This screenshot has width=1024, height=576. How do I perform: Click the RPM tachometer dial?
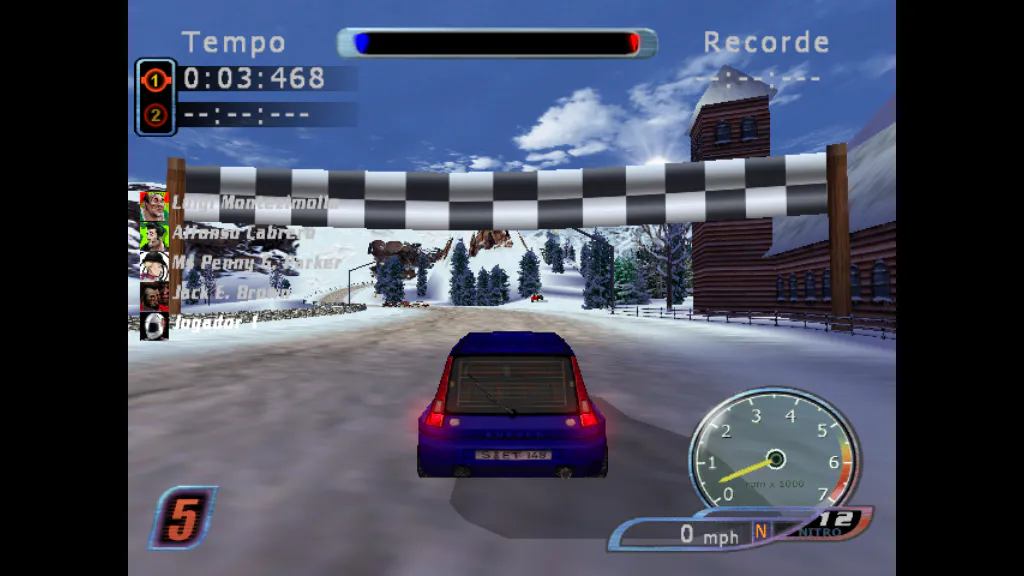[x=774, y=450]
